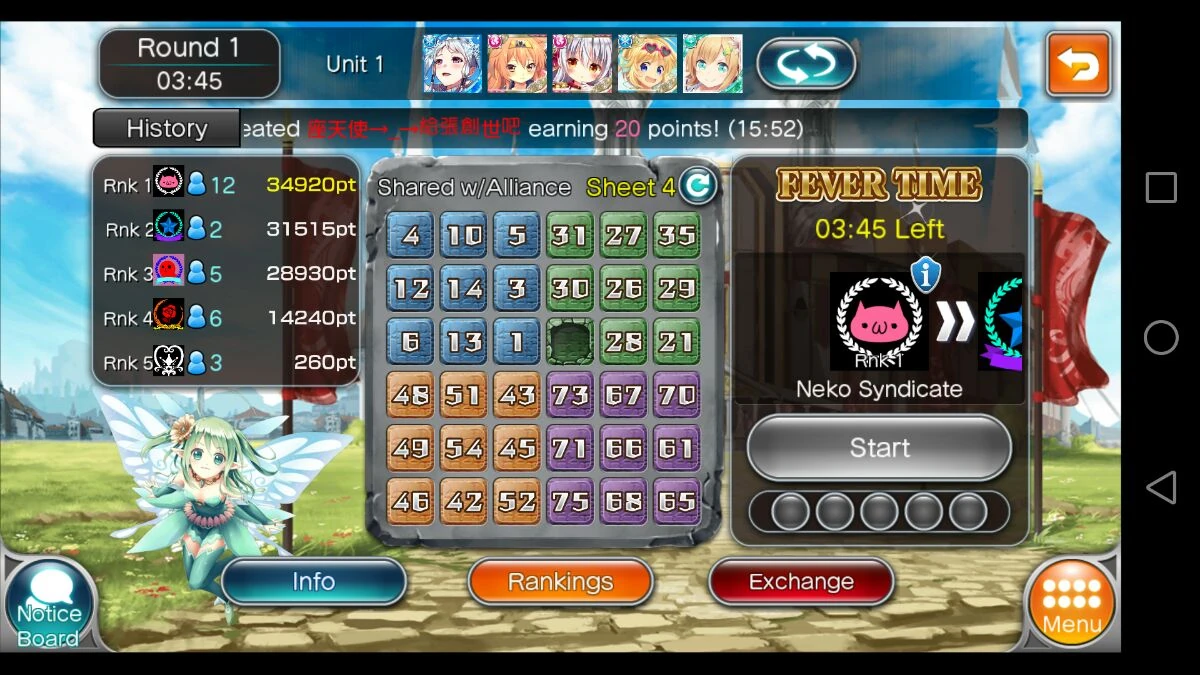Swap units with the cycle arrows button
The height and width of the screenshot is (675, 1200).
(806, 65)
